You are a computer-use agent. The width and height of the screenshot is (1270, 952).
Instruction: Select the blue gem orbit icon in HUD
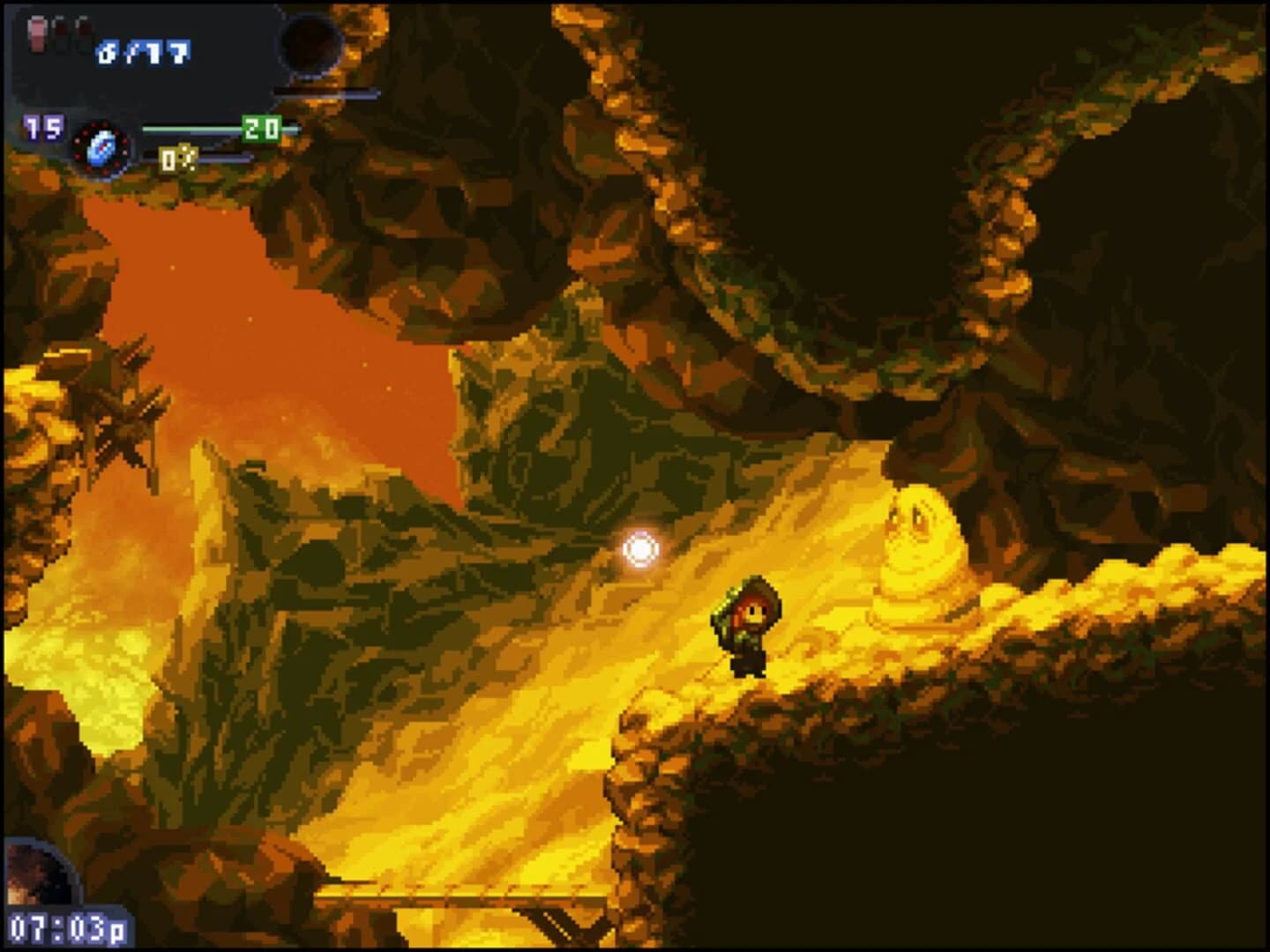(x=101, y=148)
